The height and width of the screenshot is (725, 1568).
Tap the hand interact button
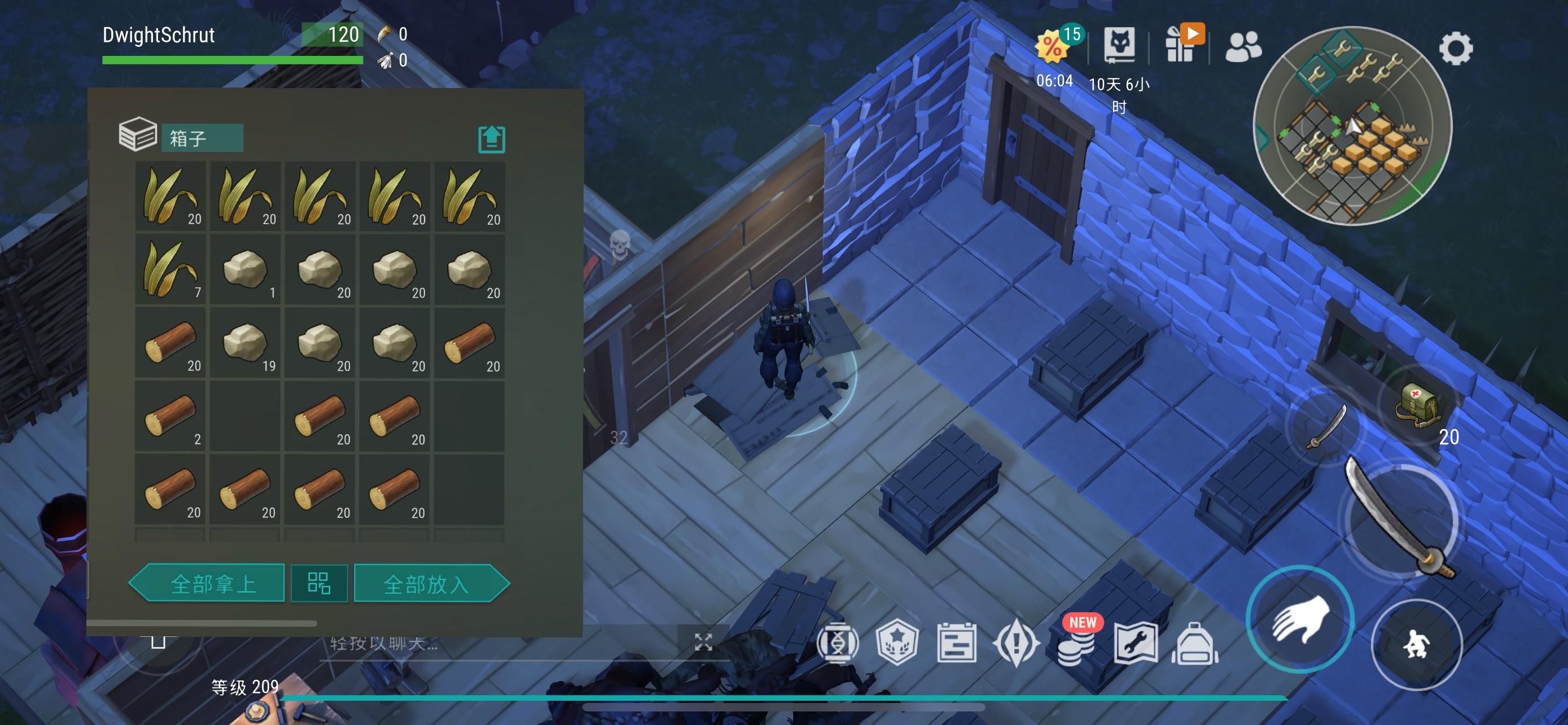pos(1299,619)
